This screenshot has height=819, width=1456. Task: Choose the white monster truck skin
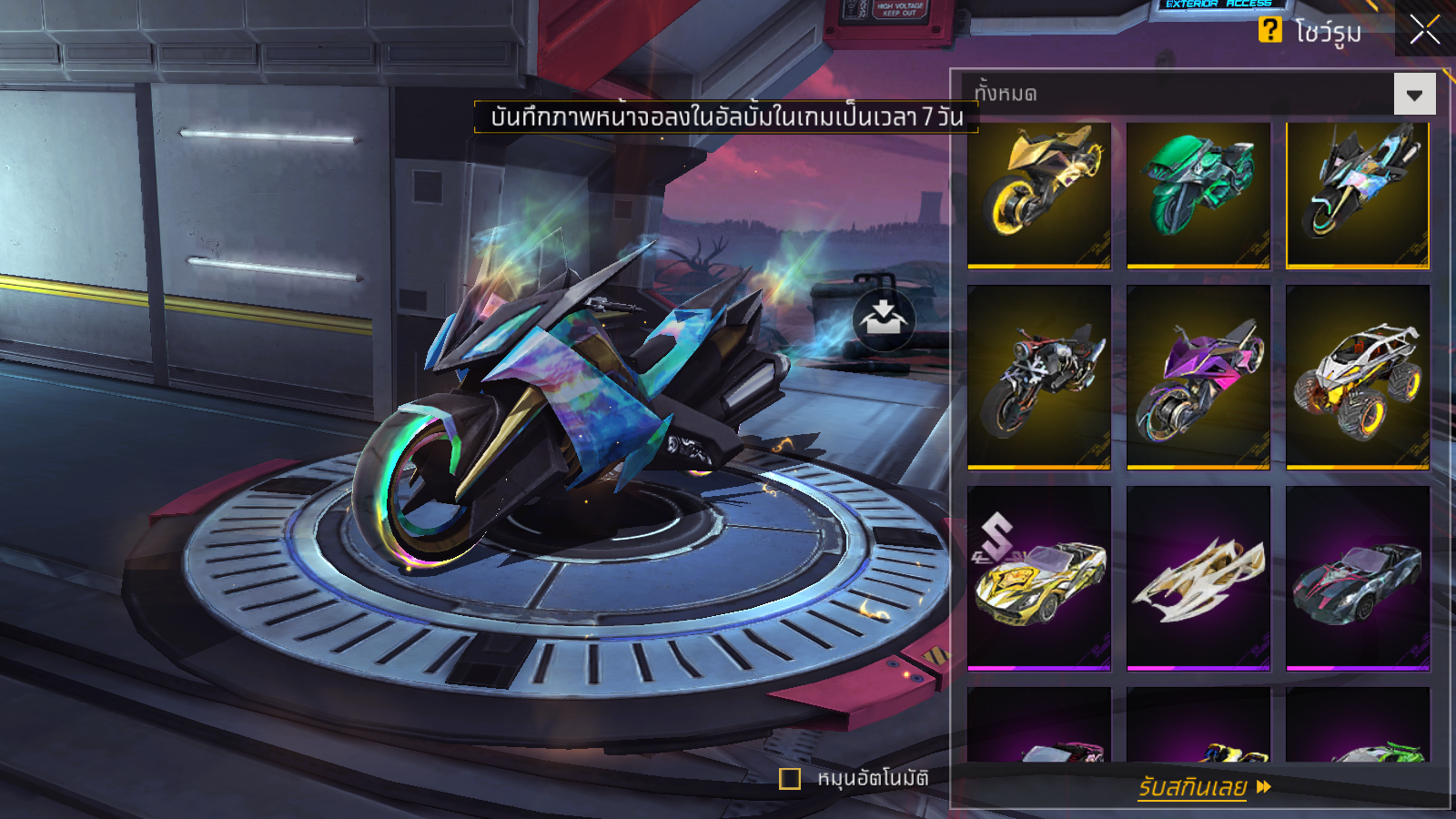coord(1357,377)
